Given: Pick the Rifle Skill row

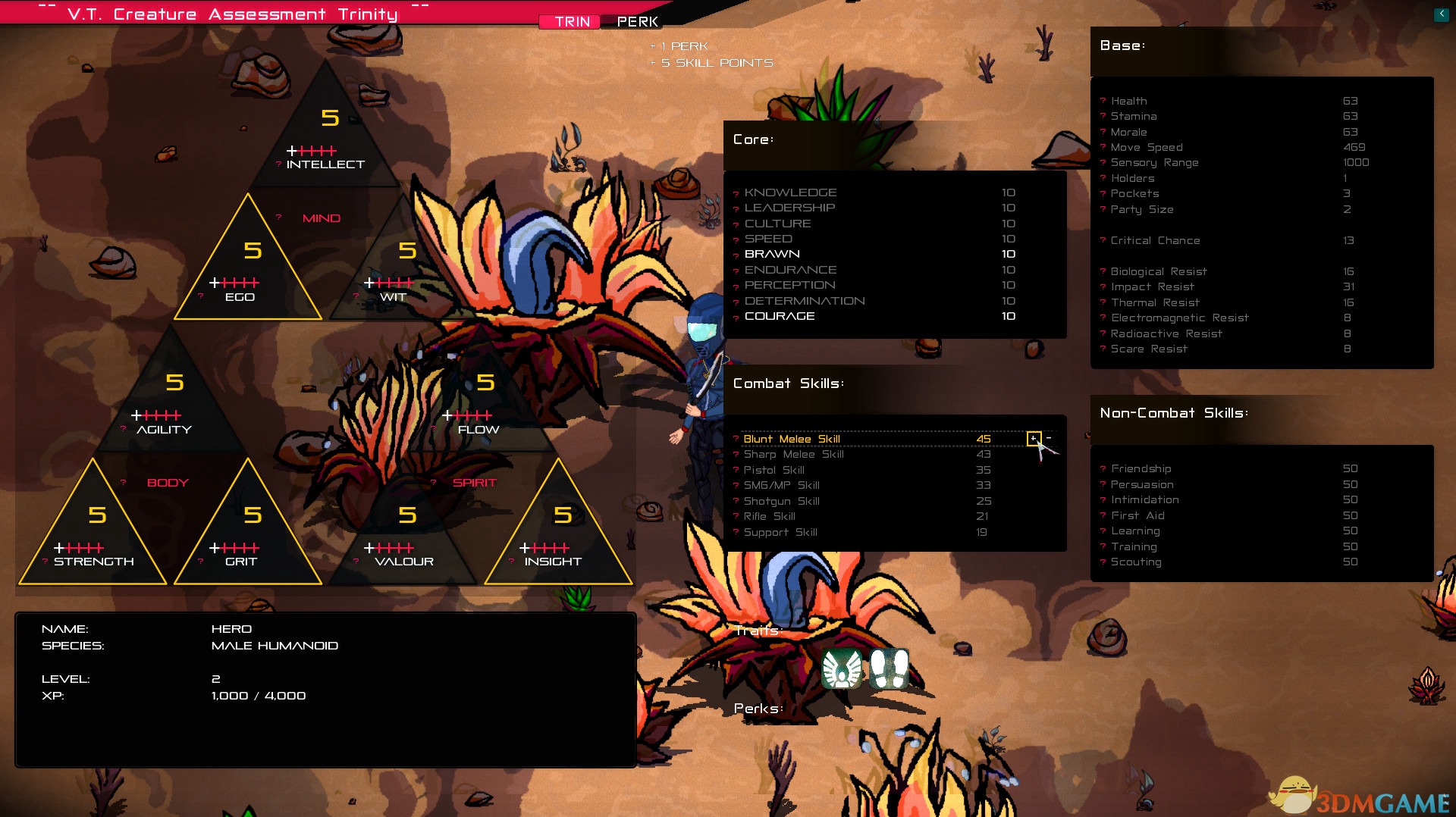Looking at the screenshot, I should point(769,516).
